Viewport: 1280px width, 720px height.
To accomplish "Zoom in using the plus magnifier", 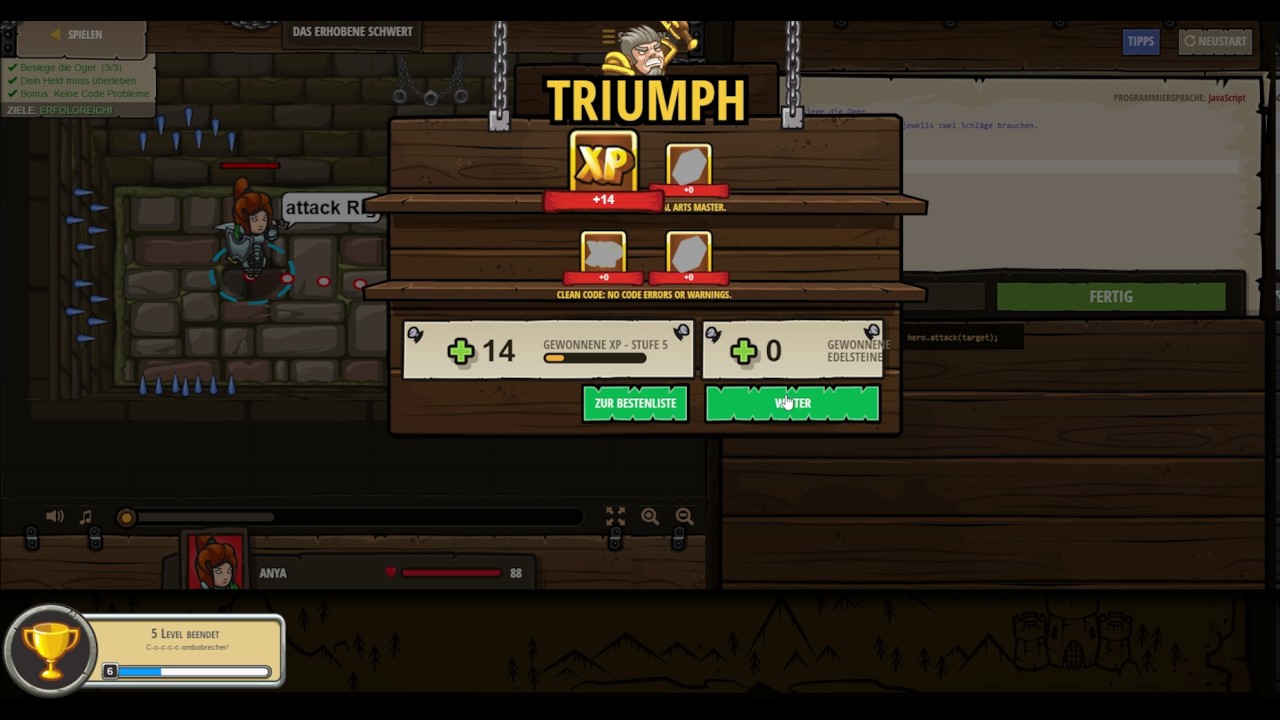I will (x=650, y=516).
